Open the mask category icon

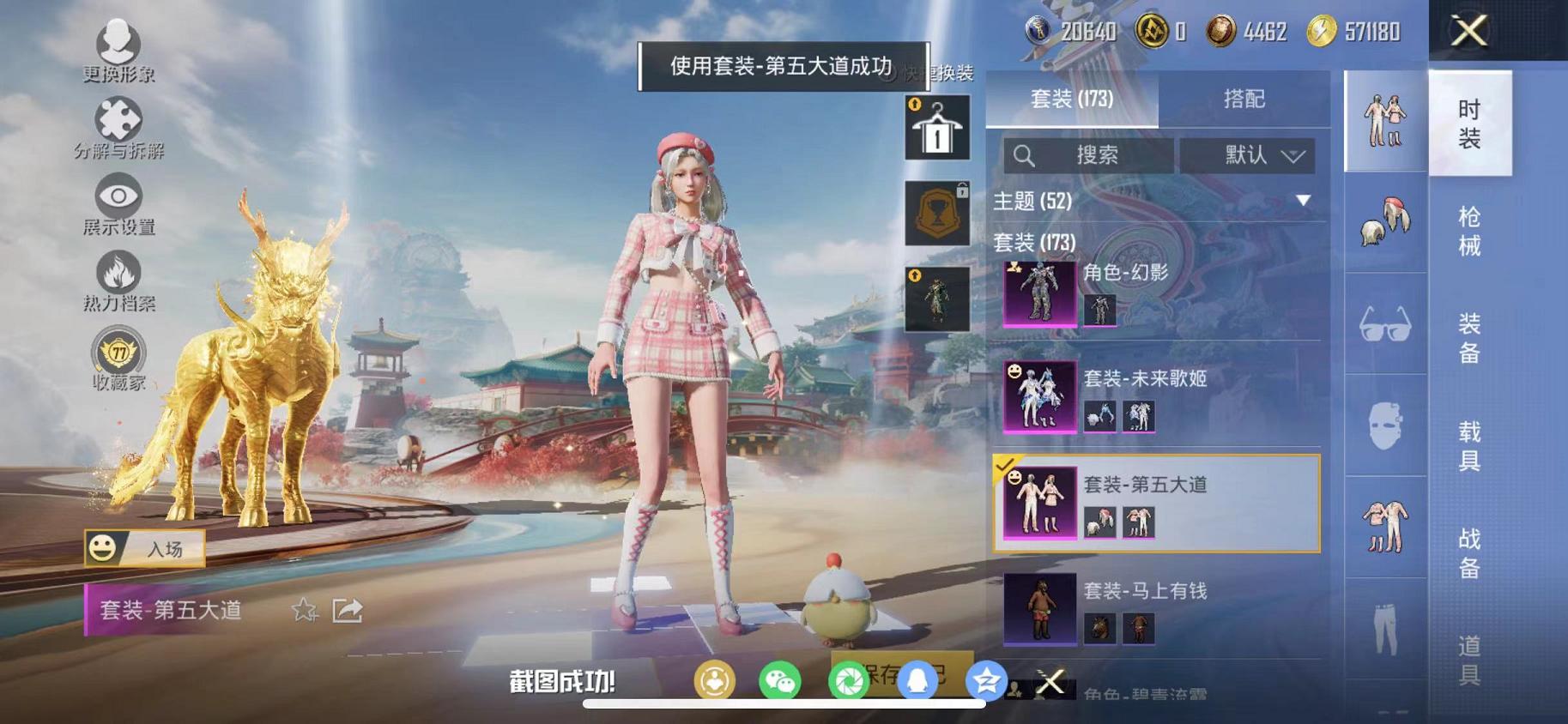tap(1384, 425)
